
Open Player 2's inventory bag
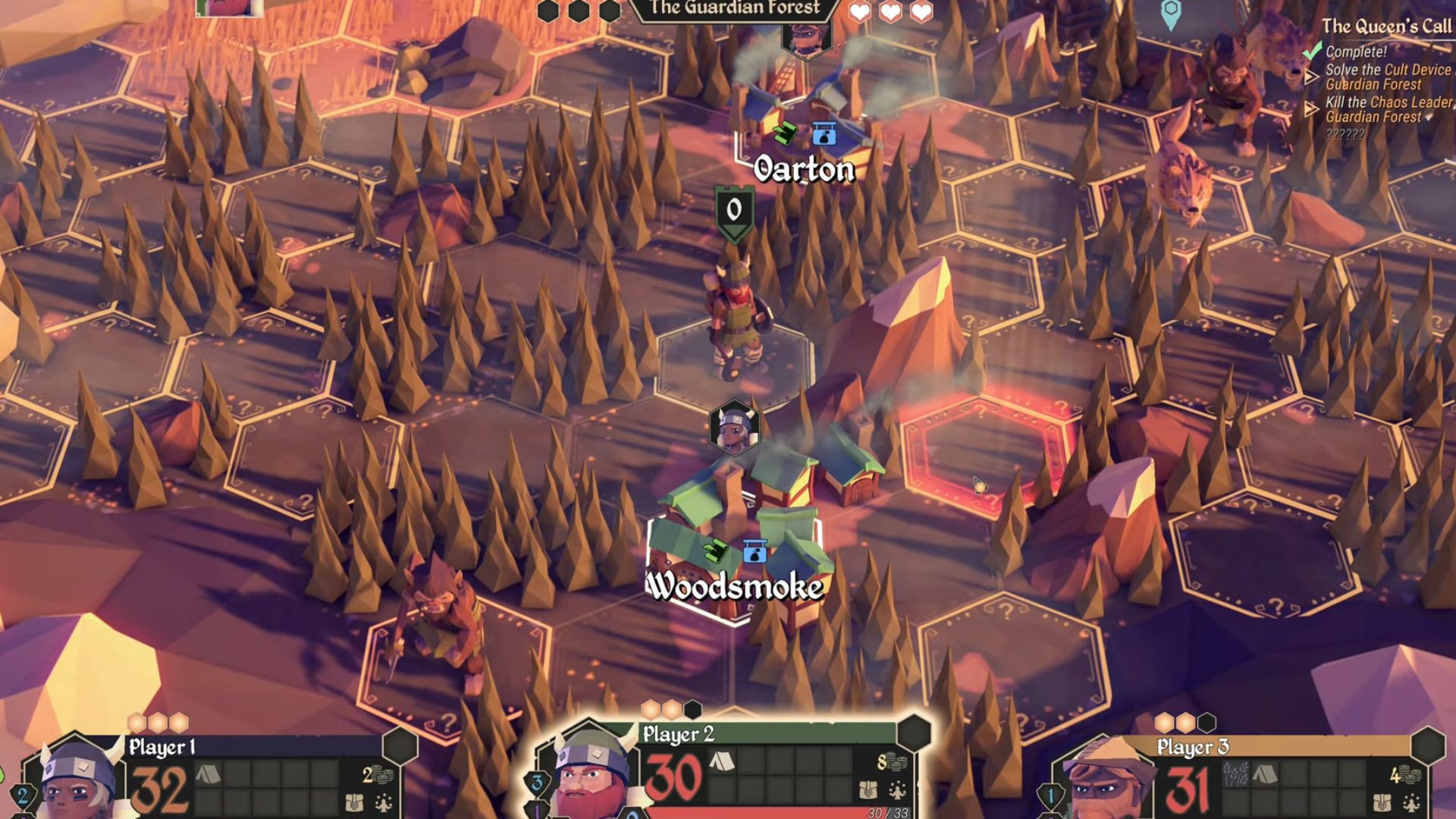pyautogui.click(x=869, y=790)
